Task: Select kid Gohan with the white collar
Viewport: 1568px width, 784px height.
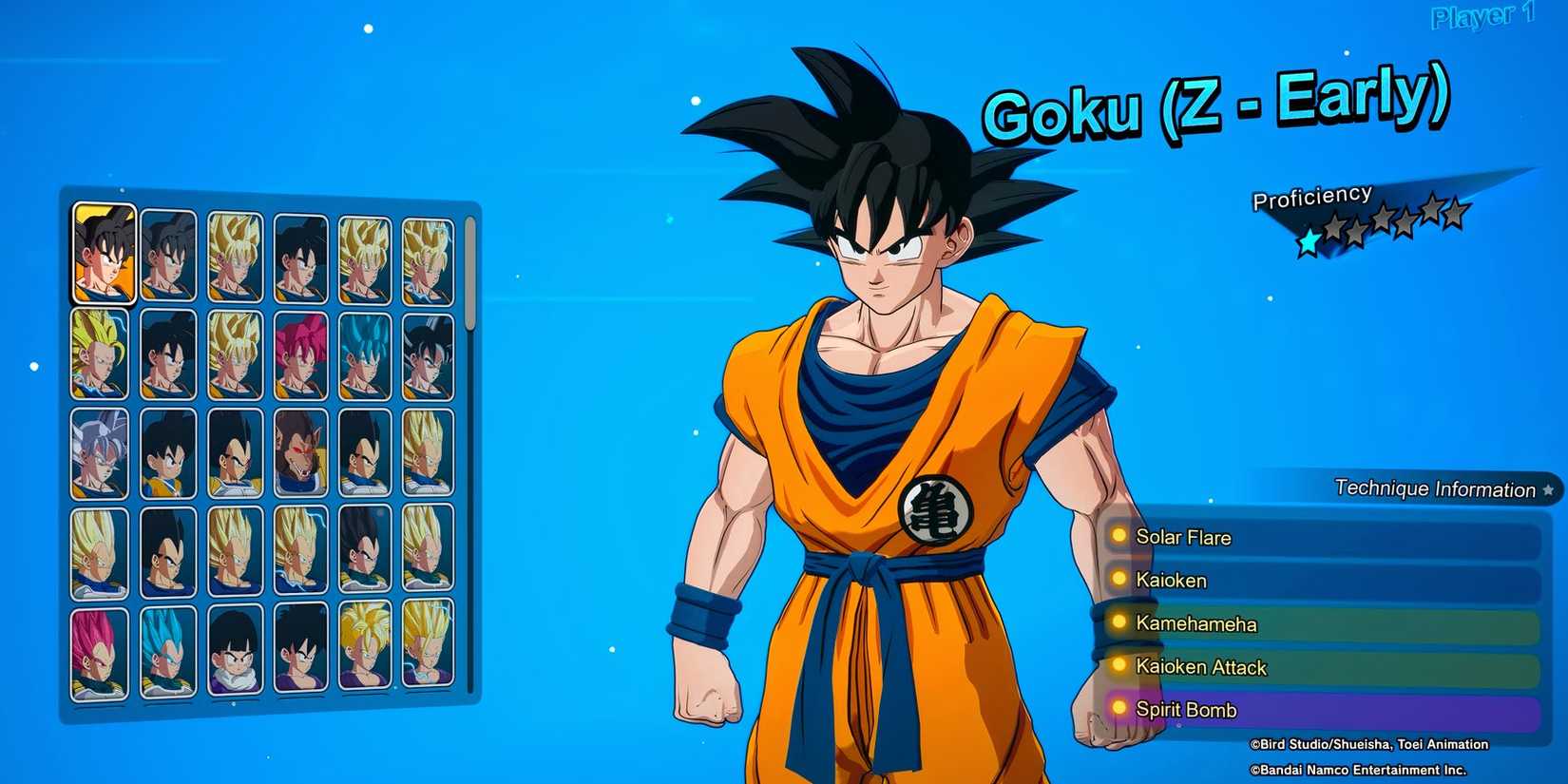Action: [x=235, y=650]
